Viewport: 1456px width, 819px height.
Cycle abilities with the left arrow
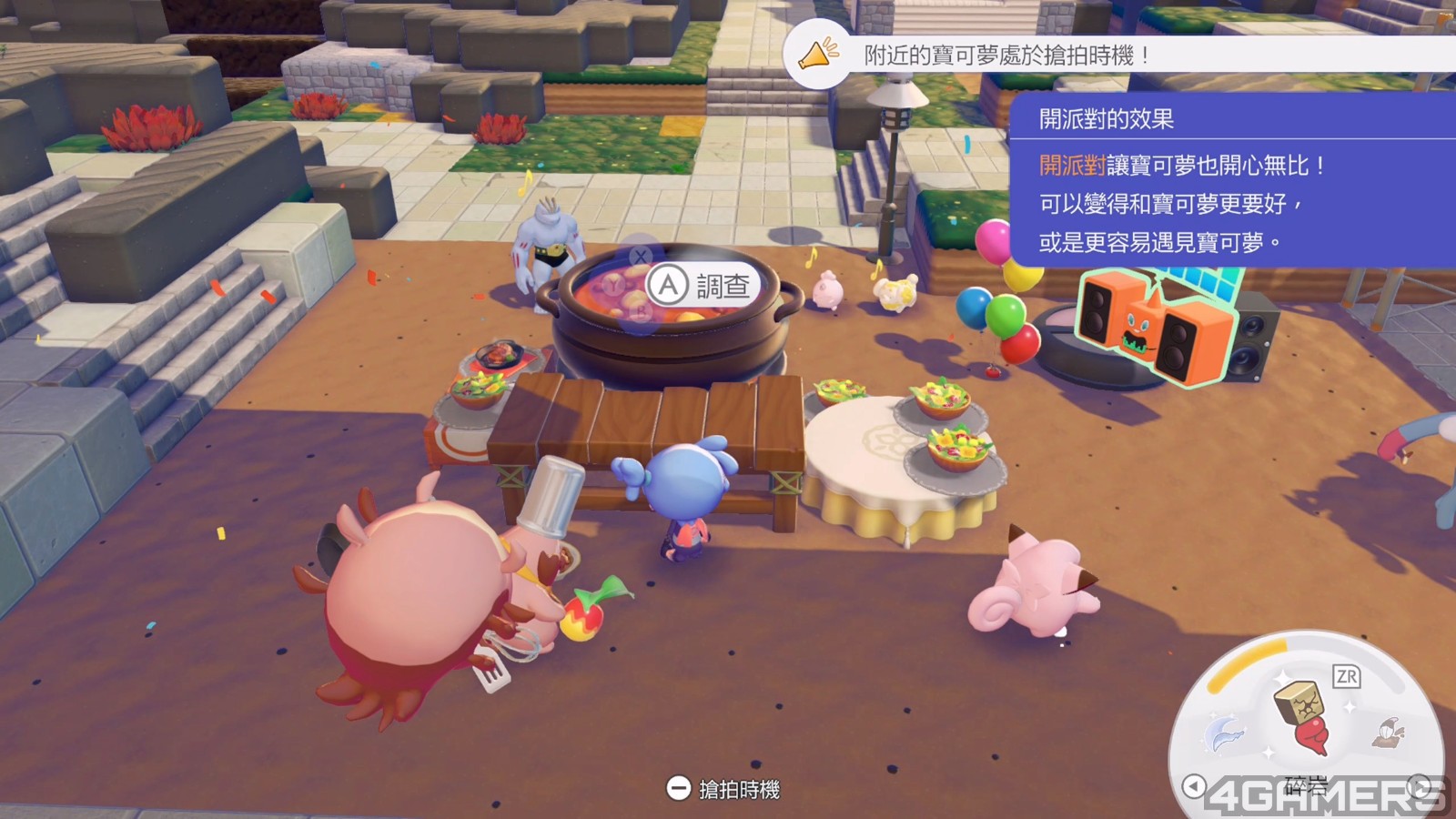[x=1194, y=785]
